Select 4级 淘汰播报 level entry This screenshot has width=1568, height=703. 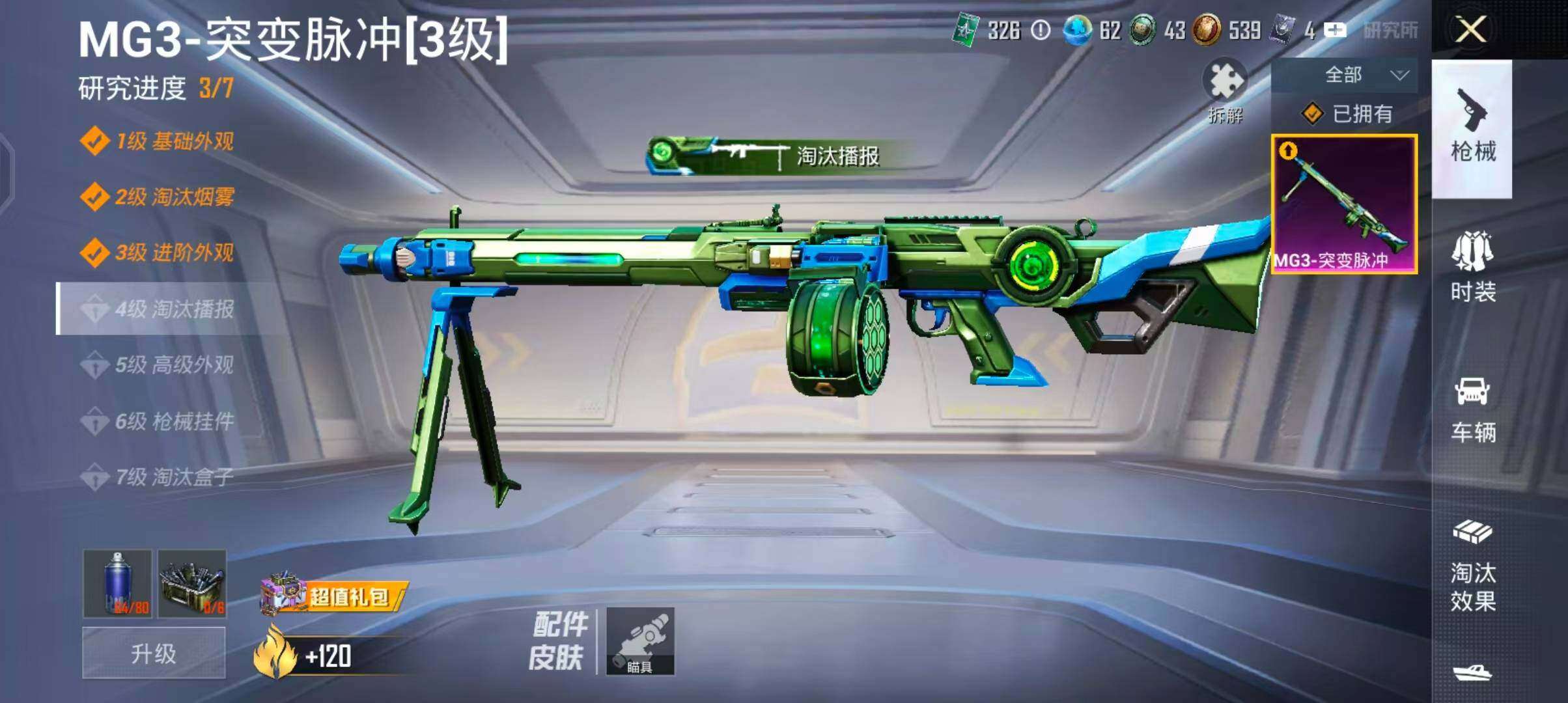pyautogui.click(x=158, y=309)
